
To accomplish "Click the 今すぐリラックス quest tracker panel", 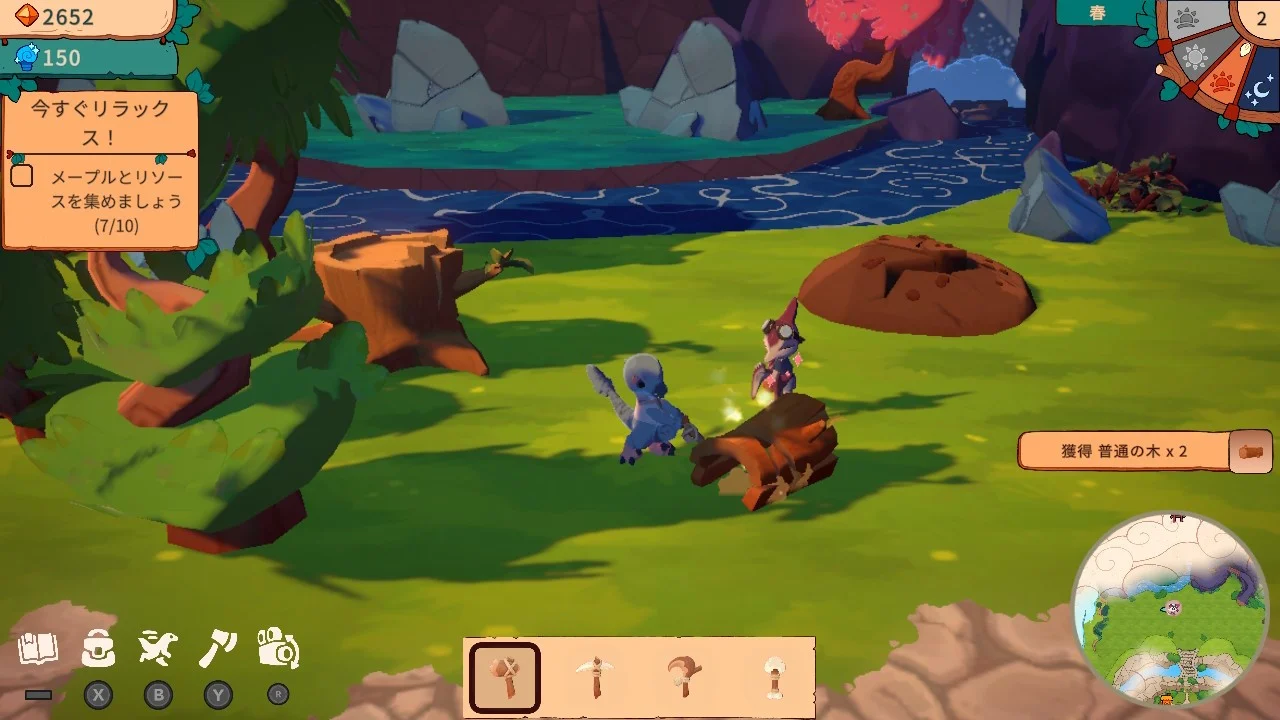I will (100, 170).
